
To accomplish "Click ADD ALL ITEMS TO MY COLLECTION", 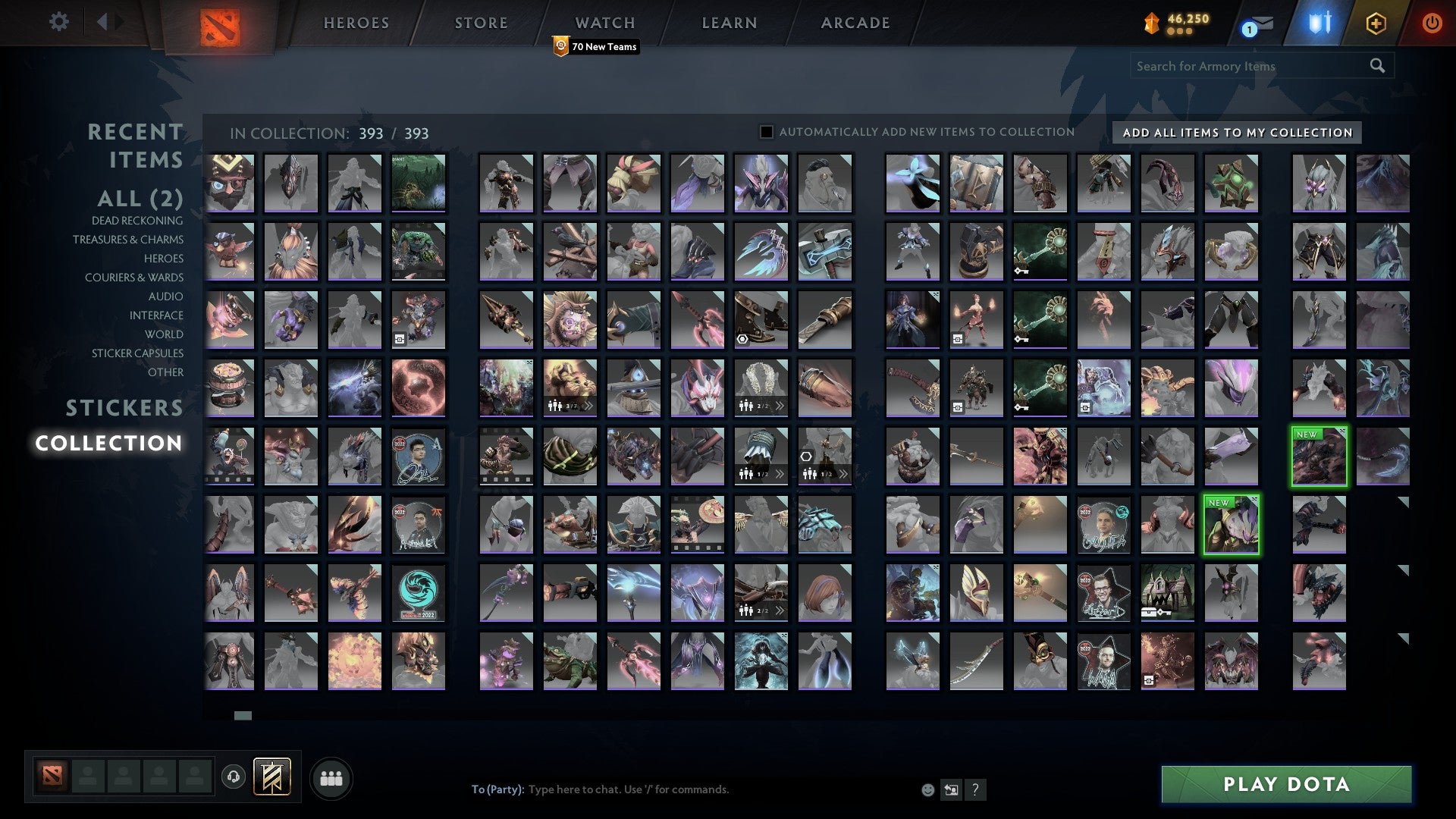I will (1235, 132).
